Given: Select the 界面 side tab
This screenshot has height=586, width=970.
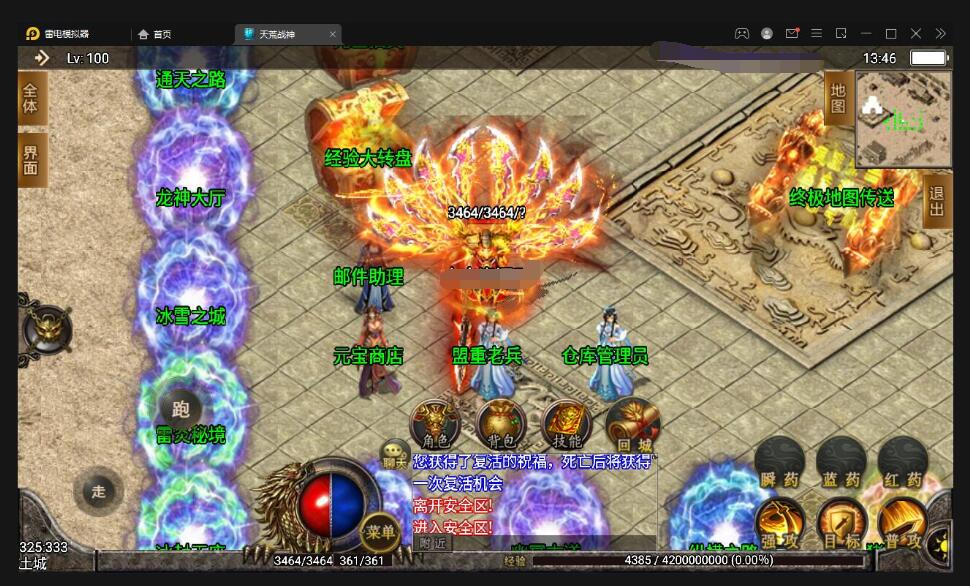Looking at the screenshot, I should point(31,160).
